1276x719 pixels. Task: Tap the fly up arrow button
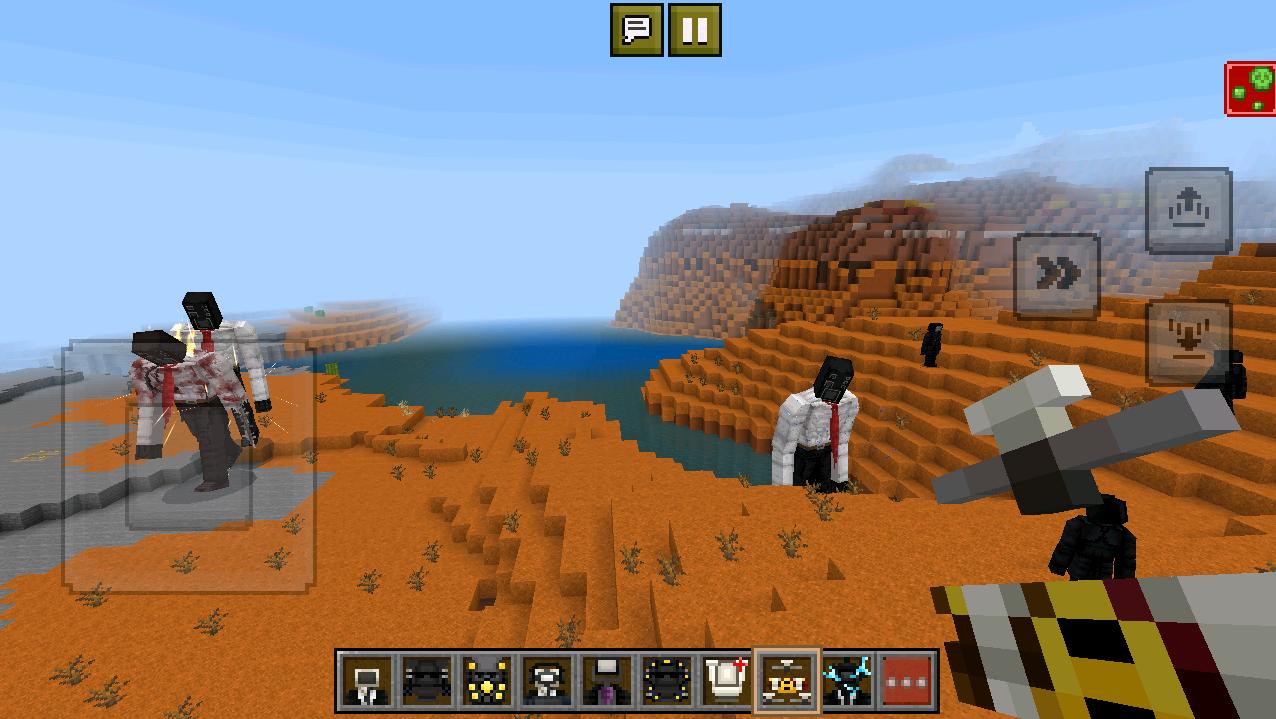1188,210
